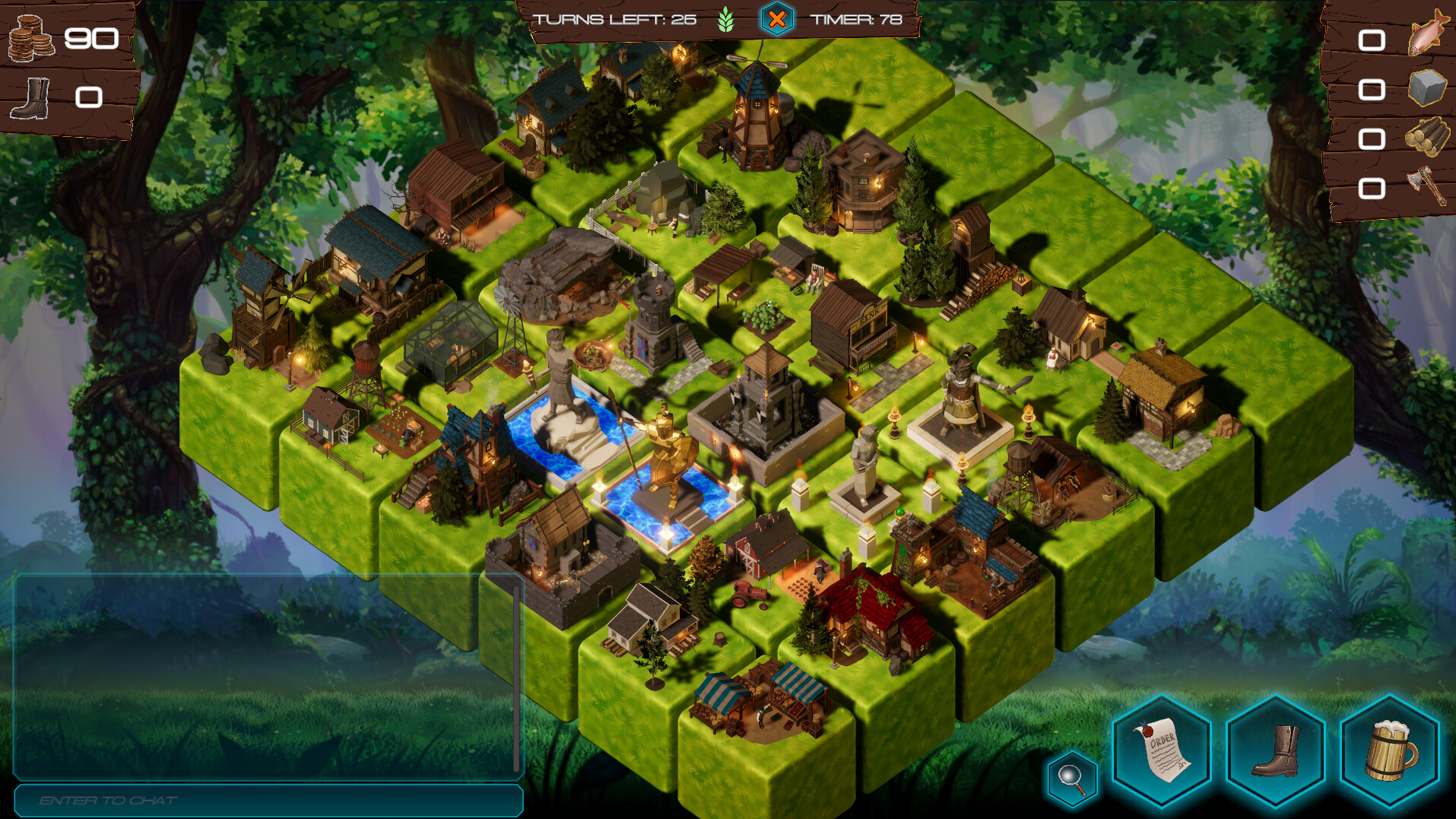Viewport: 1456px width, 819px height.
Task: Click the coin stack icon showing 90
Action: pyautogui.click(x=32, y=37)
